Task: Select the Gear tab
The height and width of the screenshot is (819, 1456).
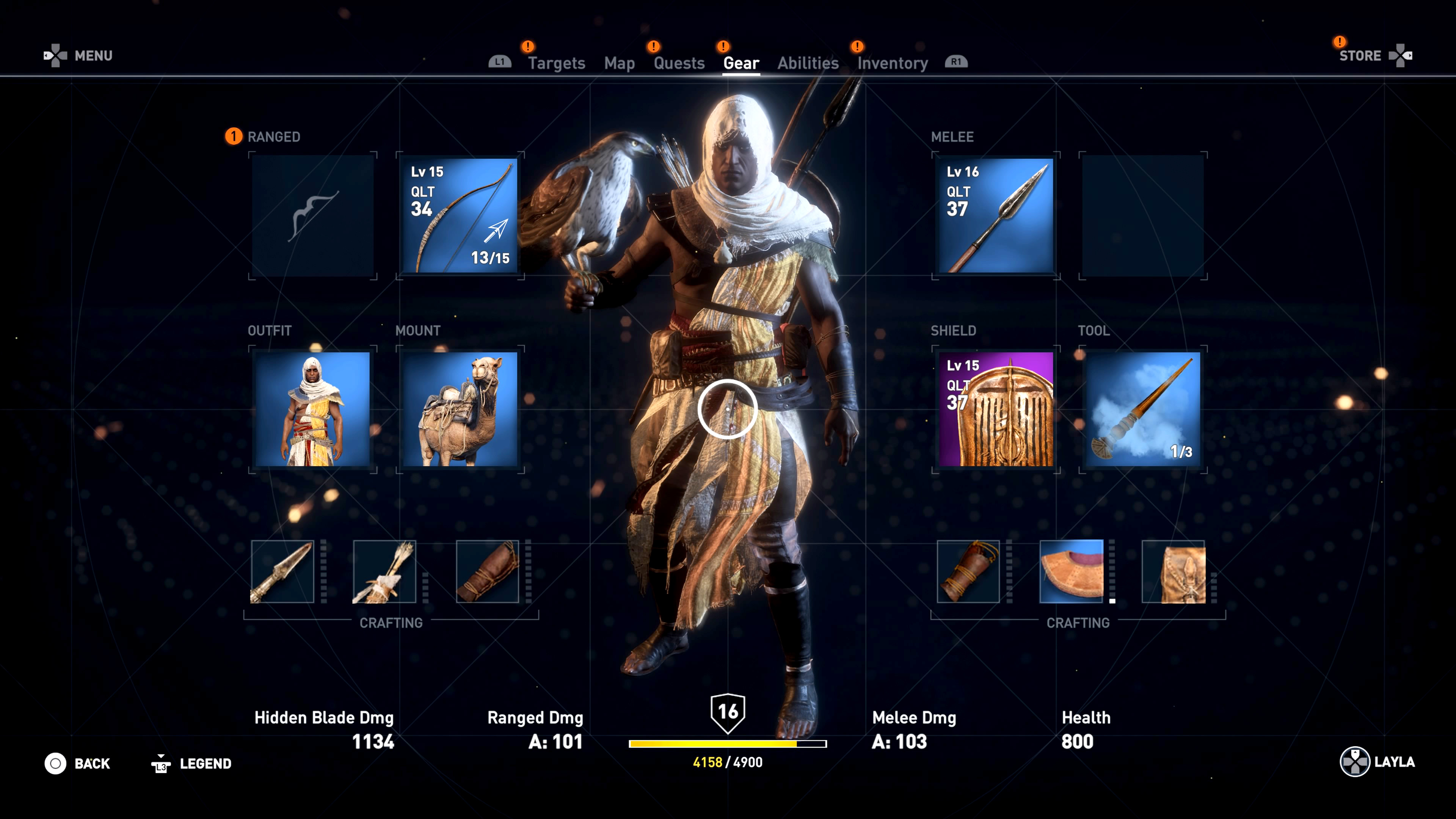Action: click(741, 63)
